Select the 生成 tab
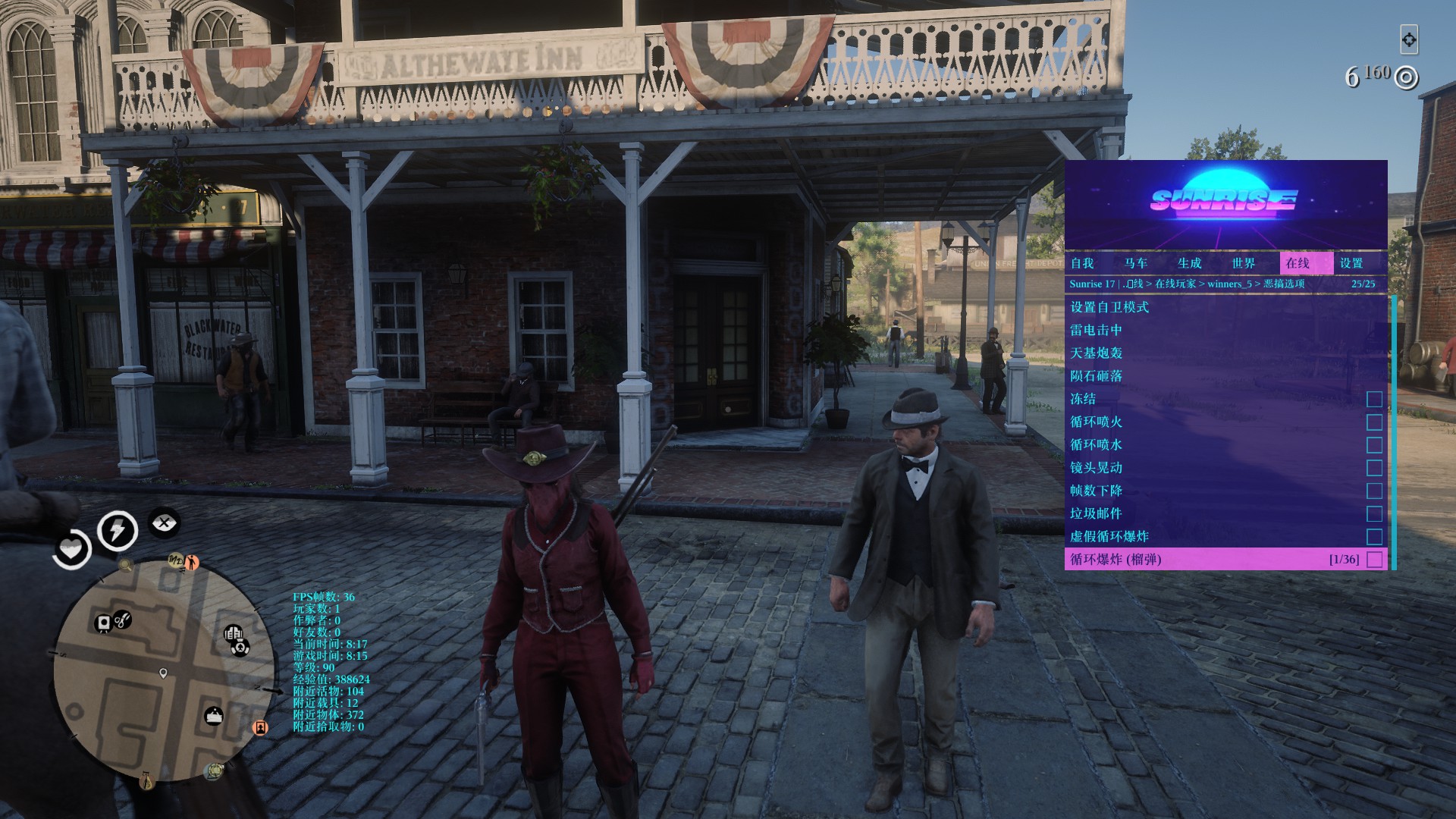 [1190, 263]
